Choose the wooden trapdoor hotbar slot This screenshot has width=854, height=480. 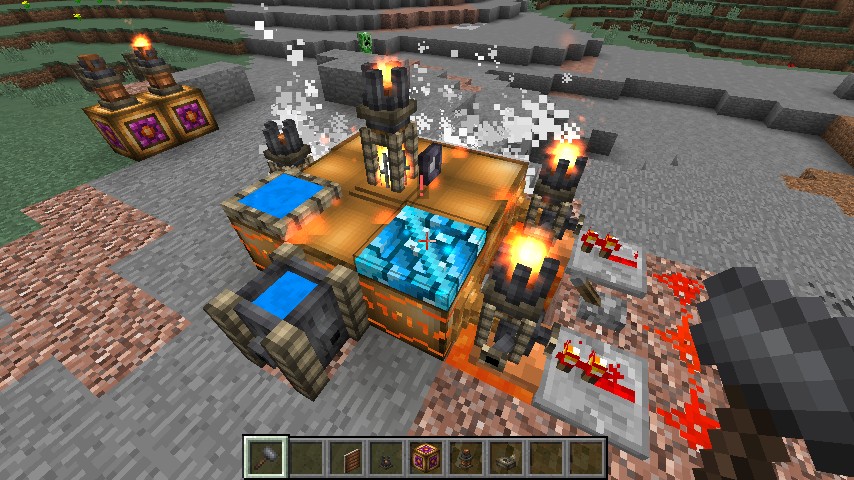pyautogui.click(x=346, y=457)
